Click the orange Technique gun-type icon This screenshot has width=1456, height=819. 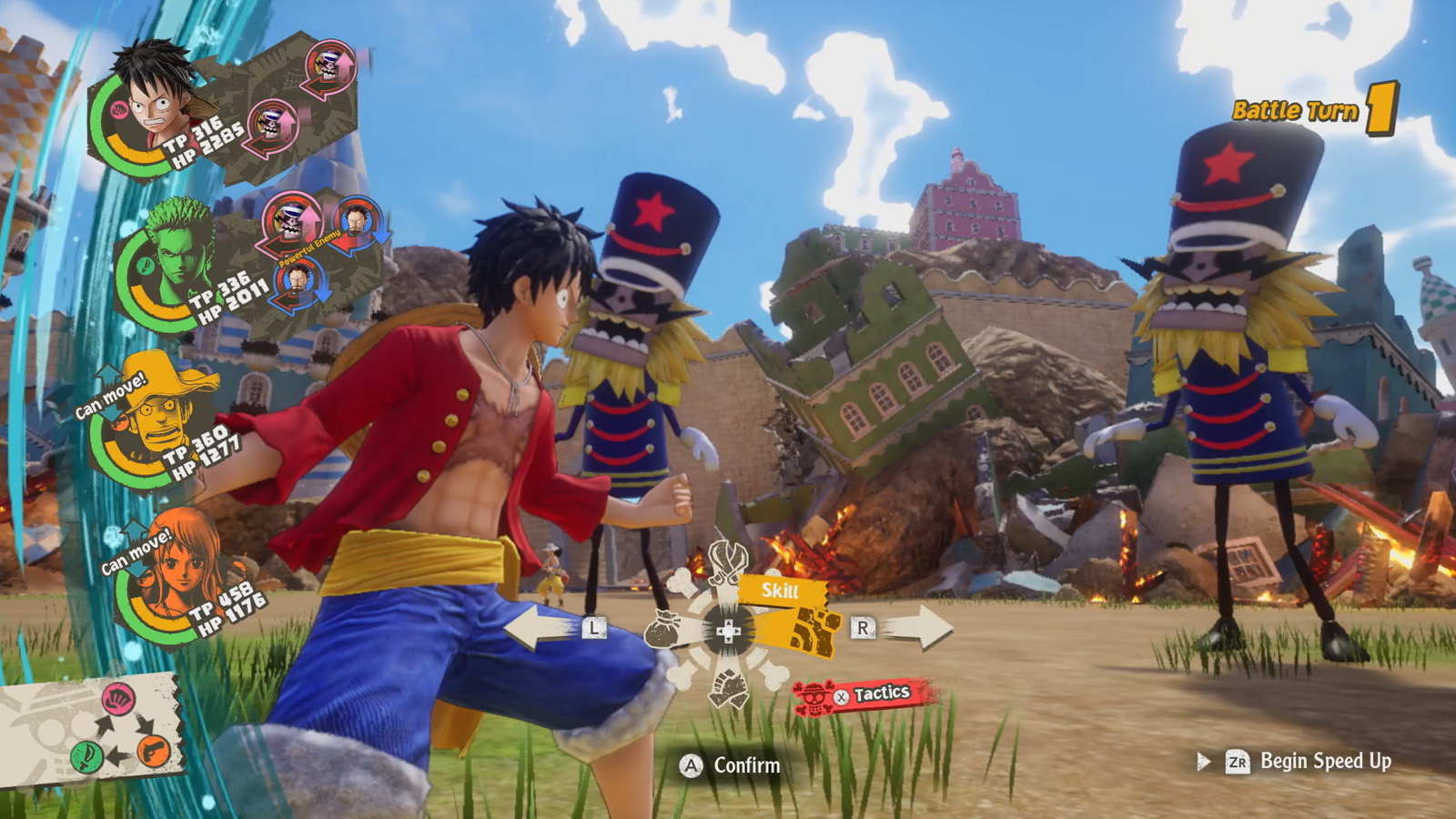(x=153, y=753)
